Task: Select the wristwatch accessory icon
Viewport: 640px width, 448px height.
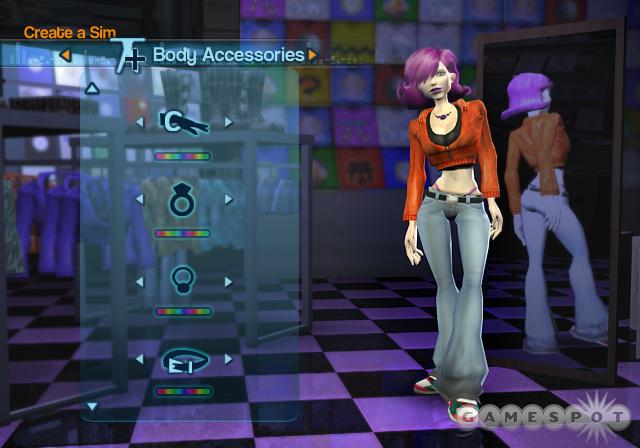Action: pos(183,123)
